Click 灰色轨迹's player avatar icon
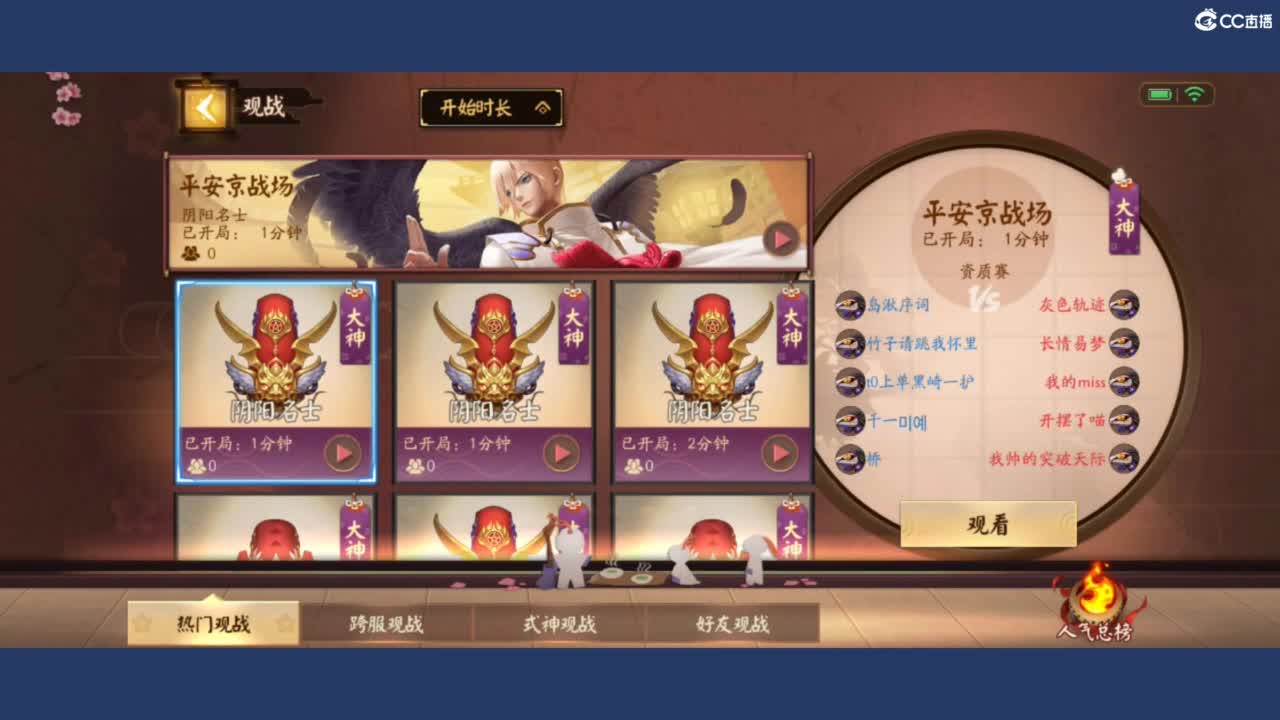This screenshot has height=720, width=1280. click(1124, 305)
